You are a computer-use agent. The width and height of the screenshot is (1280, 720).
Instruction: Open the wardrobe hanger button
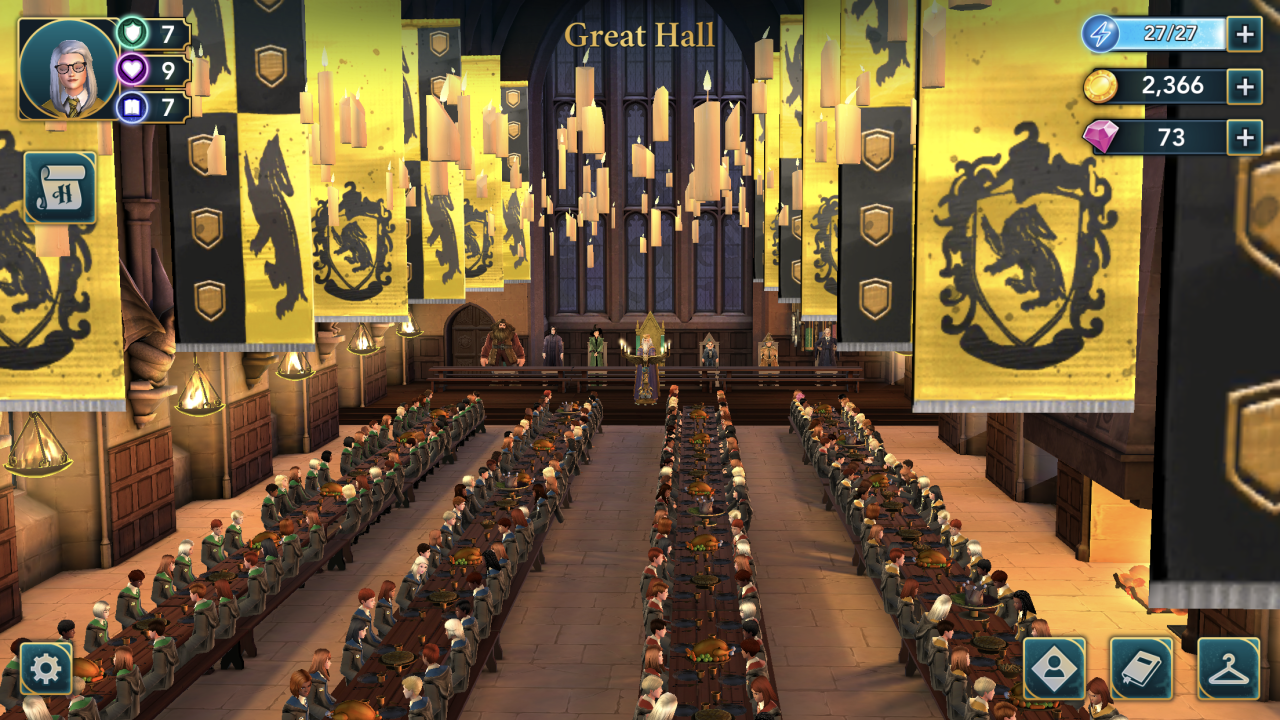(x=1228, y=668)
